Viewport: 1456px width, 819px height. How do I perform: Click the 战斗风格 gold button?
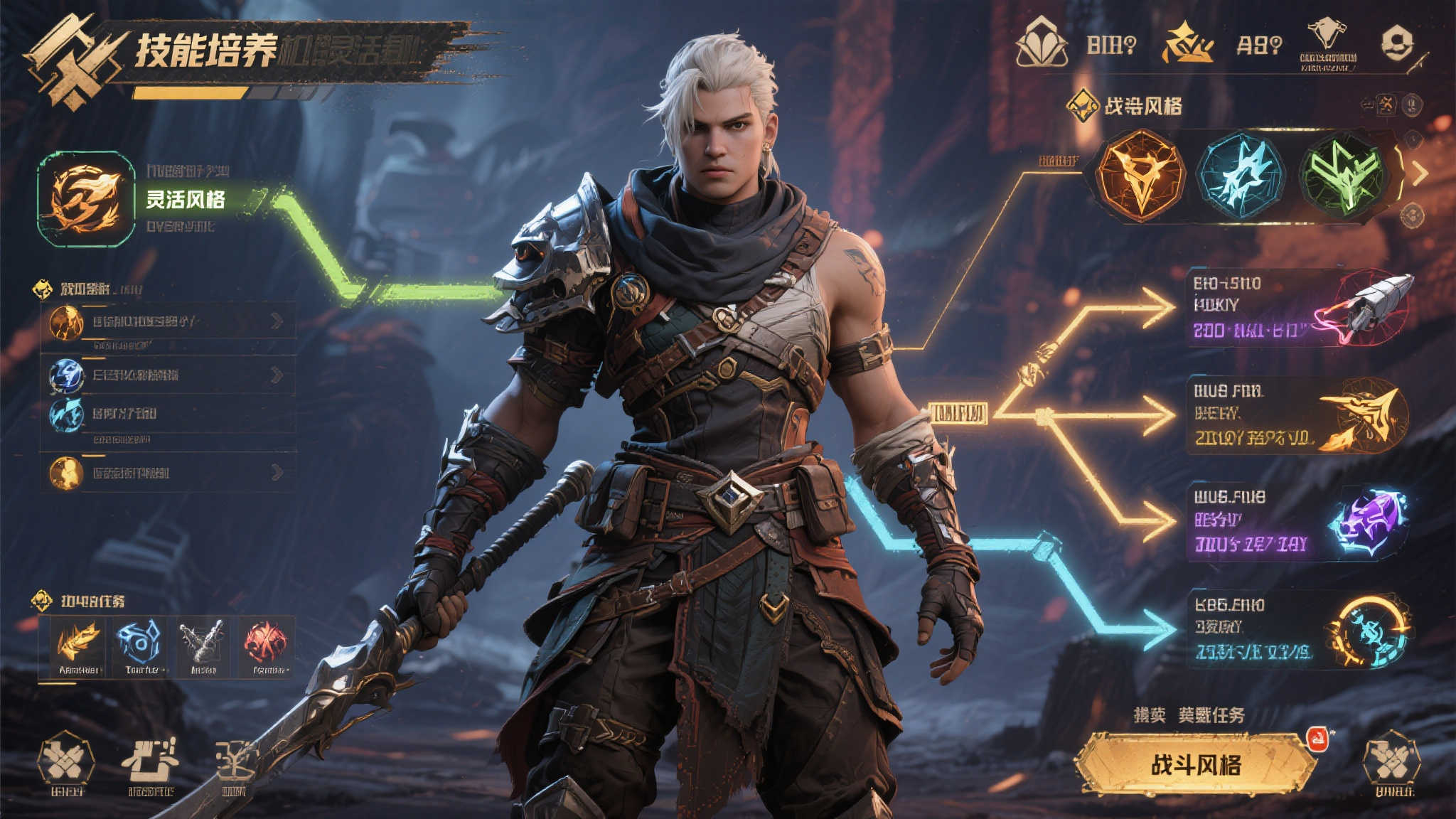pos(1196,765)
